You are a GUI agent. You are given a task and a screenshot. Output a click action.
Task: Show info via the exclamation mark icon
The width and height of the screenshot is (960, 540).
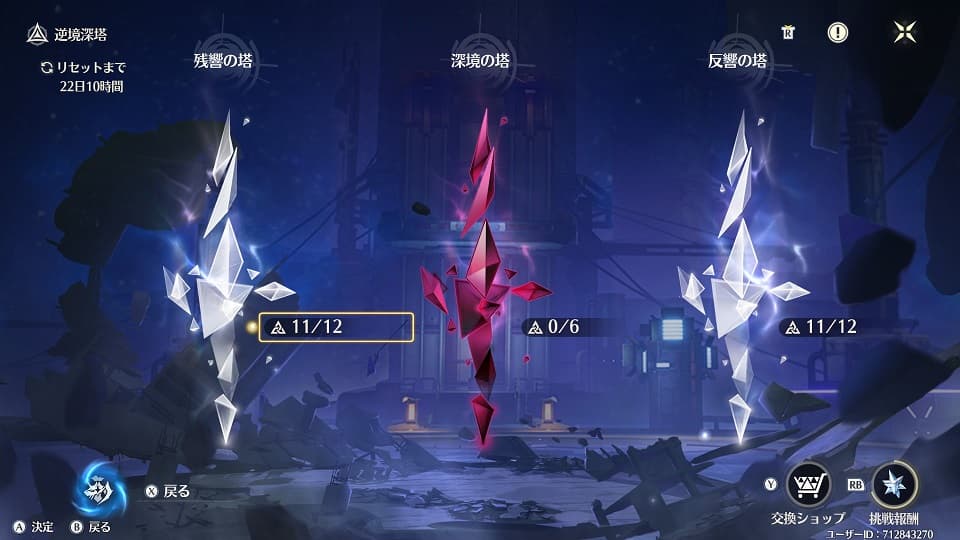838,32
